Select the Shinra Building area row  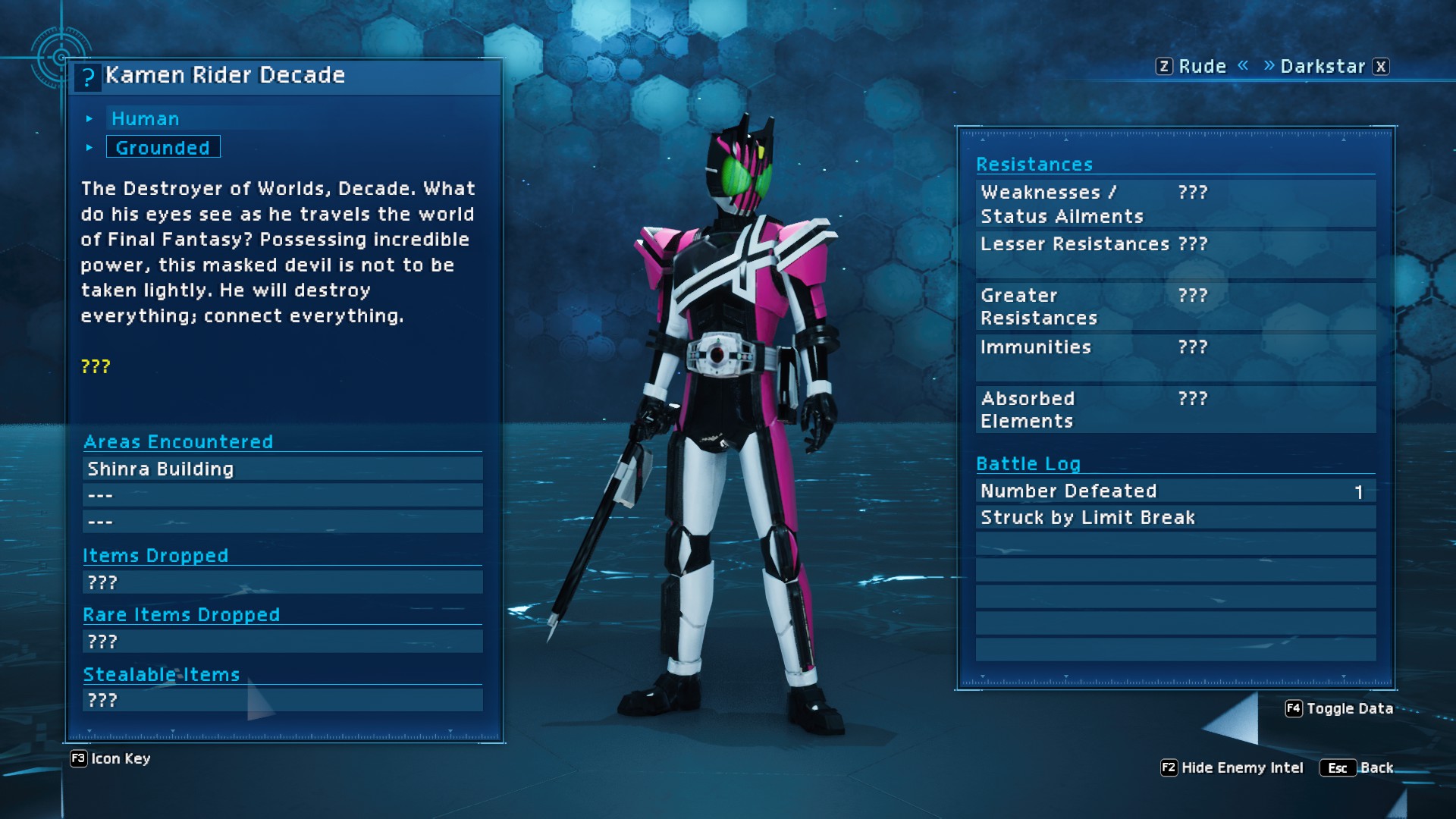click(x=282, y=469)
